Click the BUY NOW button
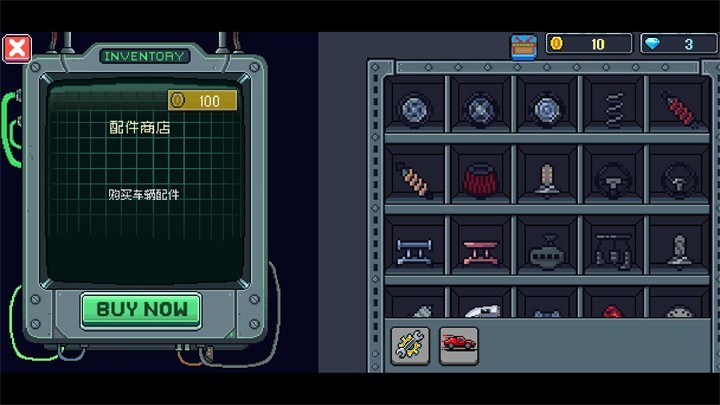Viewport: 720px width, 405px height. [141, 309]
